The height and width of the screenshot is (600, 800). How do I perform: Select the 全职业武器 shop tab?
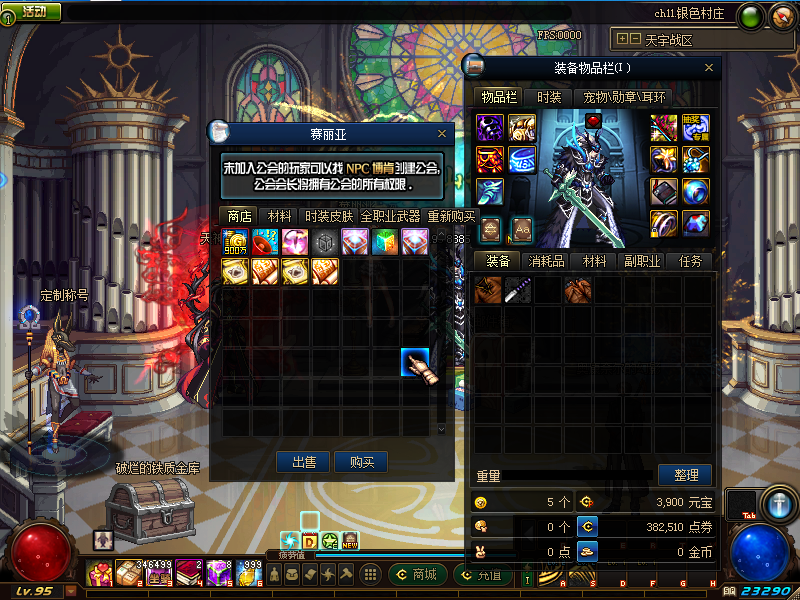[392, 216]
